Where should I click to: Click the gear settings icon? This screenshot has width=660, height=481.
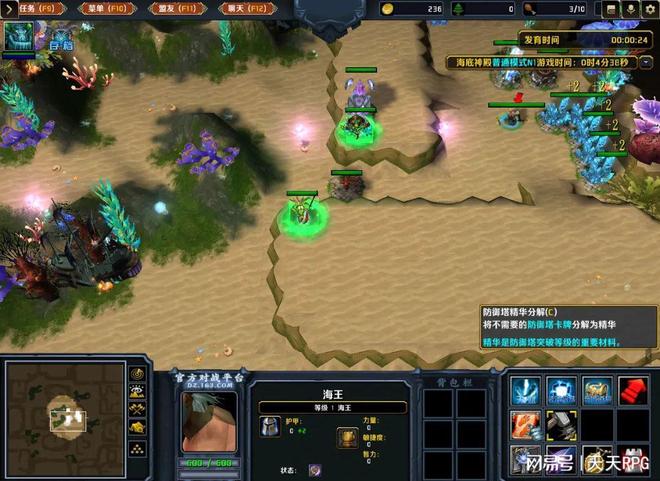650,9
